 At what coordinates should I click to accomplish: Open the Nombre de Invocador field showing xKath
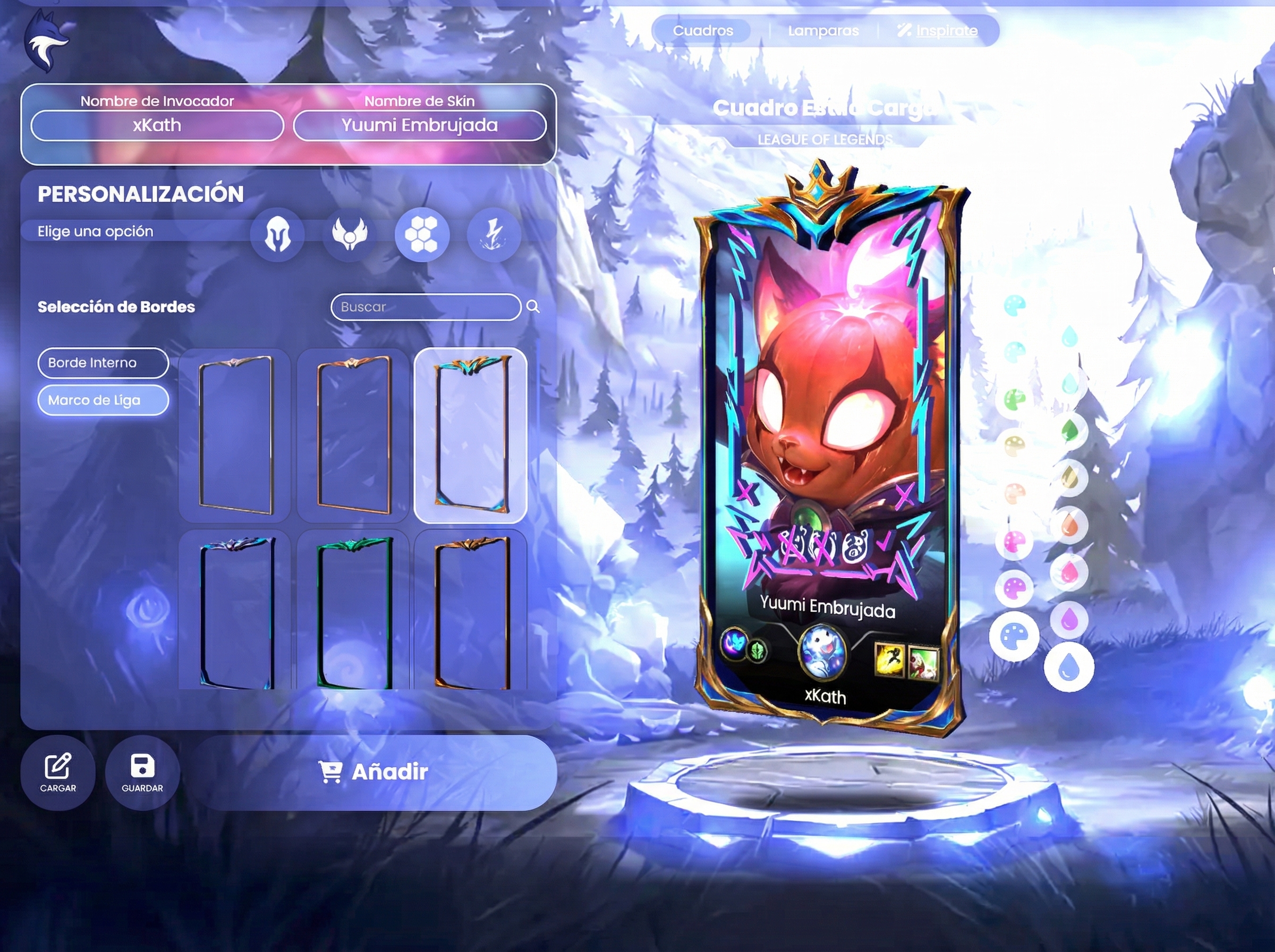[x=157, y=125]
